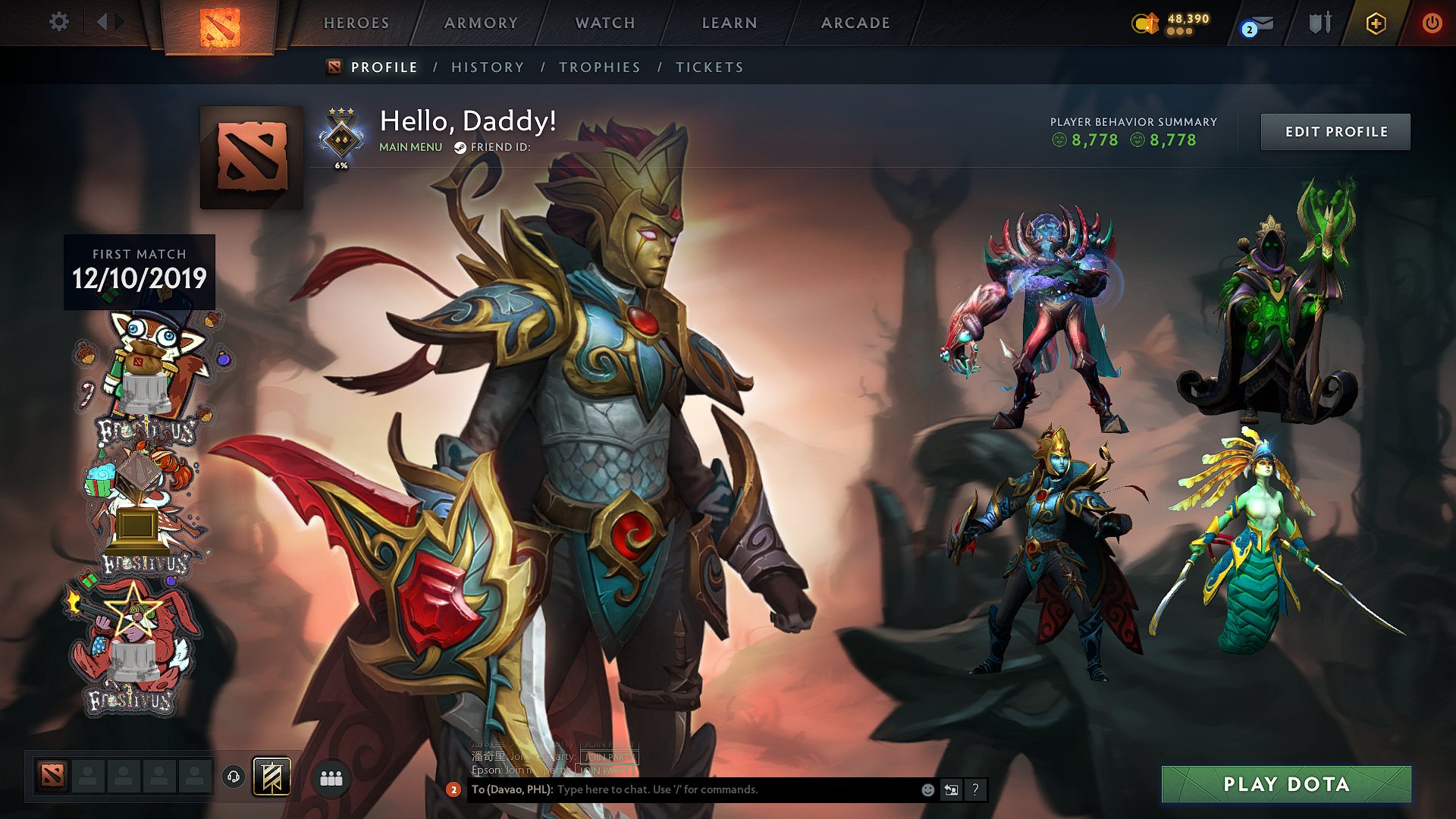Open the chat help question mark
The image size is (1456, 819).
[x=975, y=789]
